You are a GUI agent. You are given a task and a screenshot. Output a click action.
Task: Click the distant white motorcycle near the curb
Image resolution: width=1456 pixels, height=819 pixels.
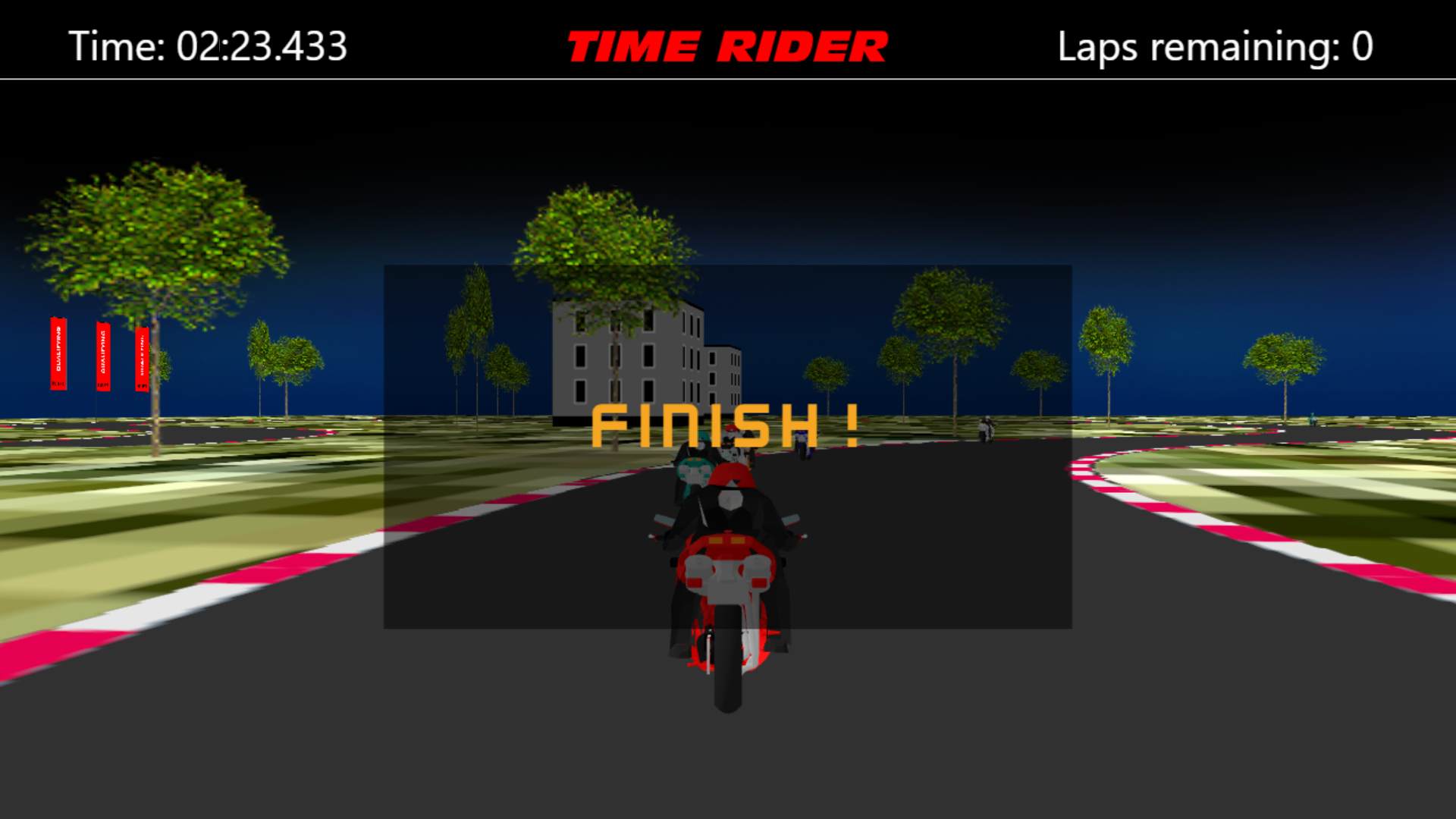tap(987, 428)
